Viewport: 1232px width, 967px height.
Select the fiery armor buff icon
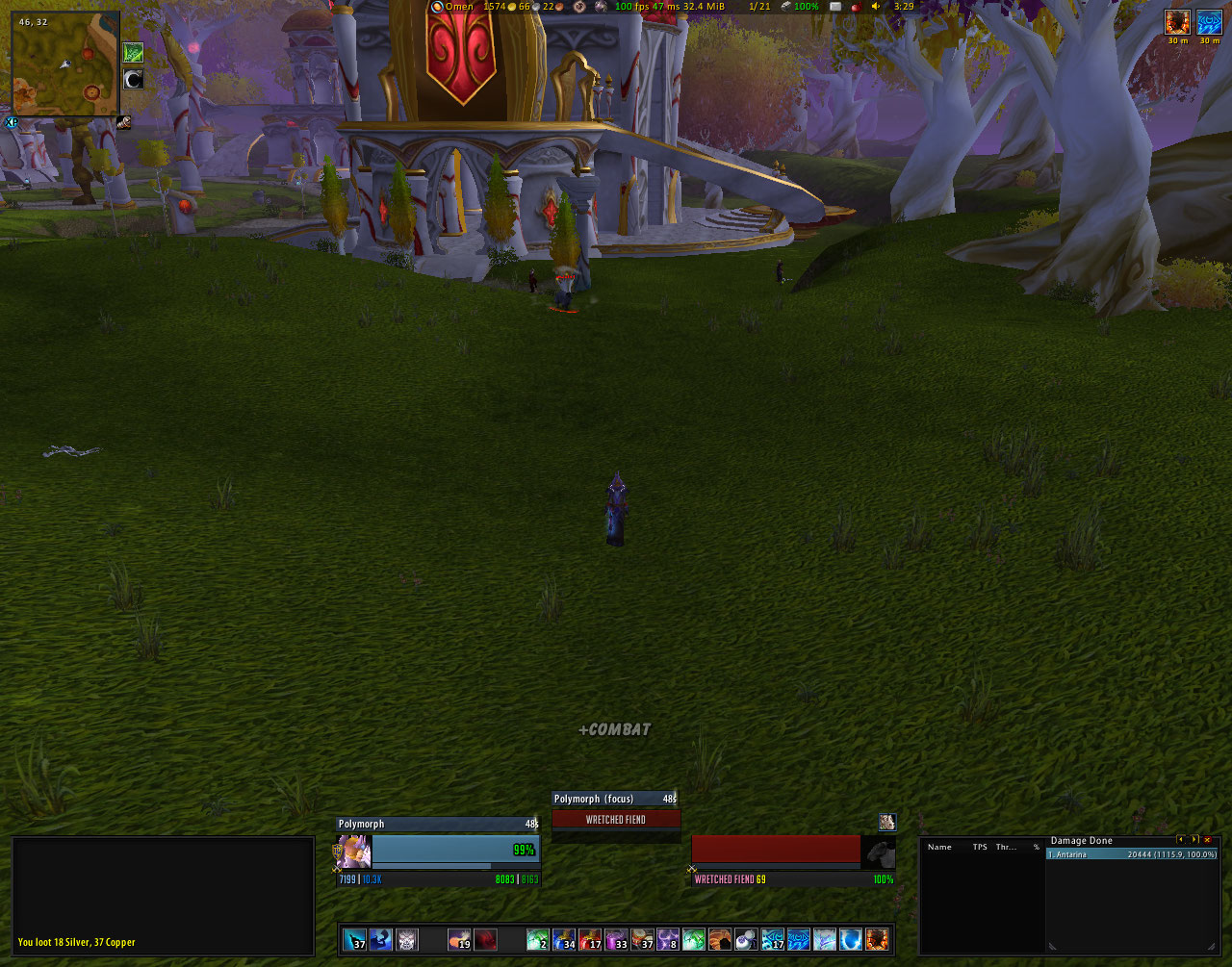tap(1177, 21)
